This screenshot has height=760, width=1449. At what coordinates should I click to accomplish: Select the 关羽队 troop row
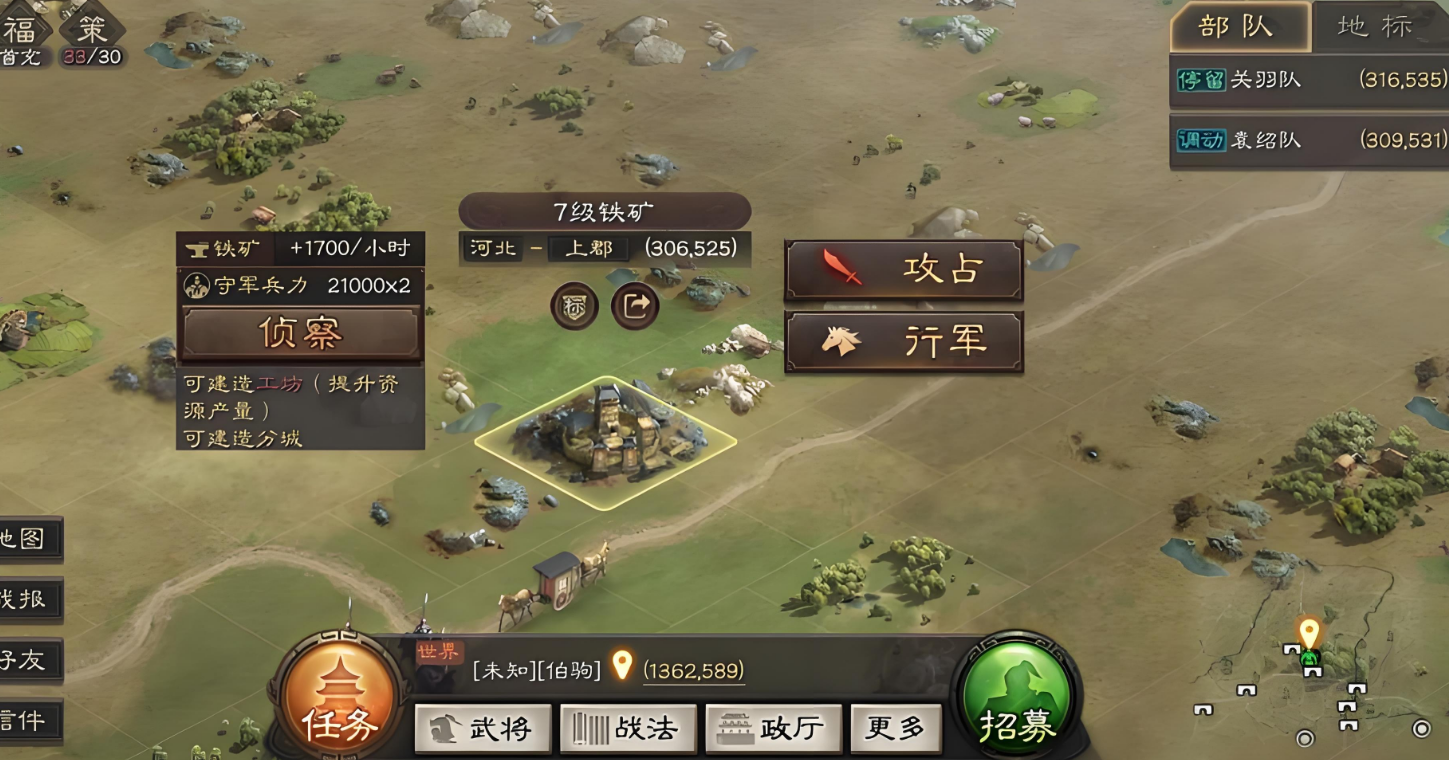click(1308, 80)
